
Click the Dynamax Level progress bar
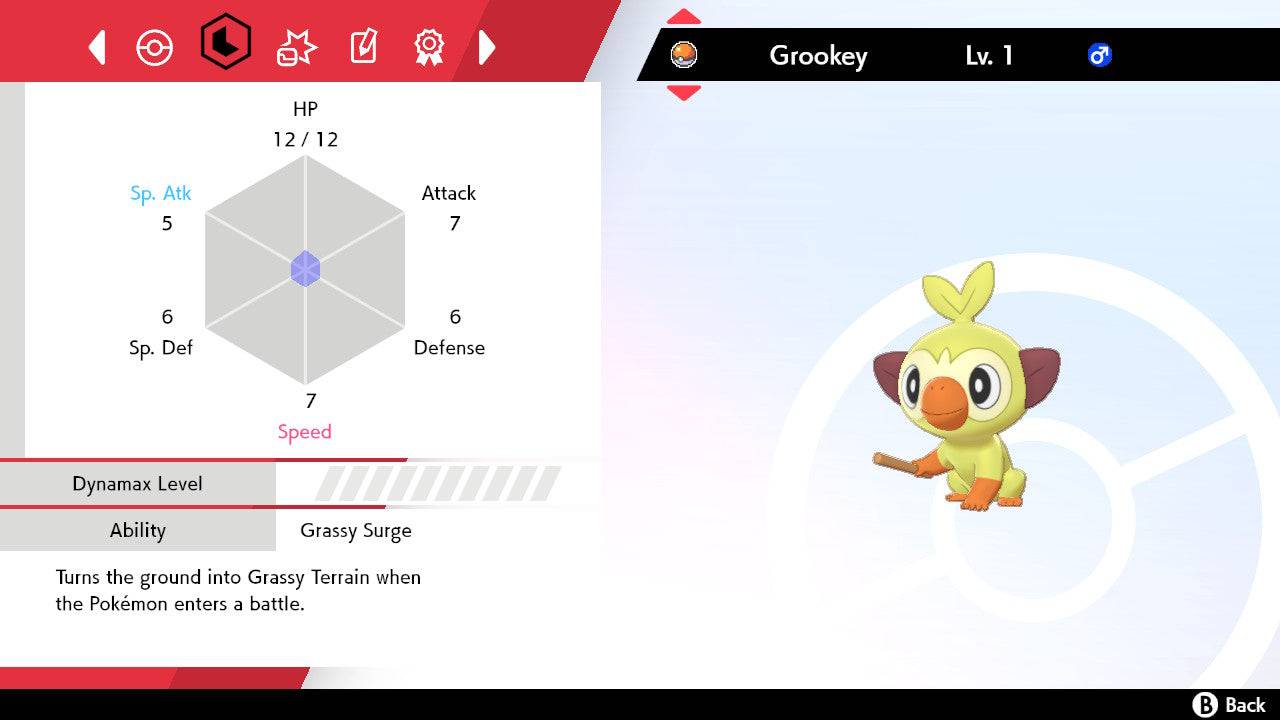coord(430,483)
